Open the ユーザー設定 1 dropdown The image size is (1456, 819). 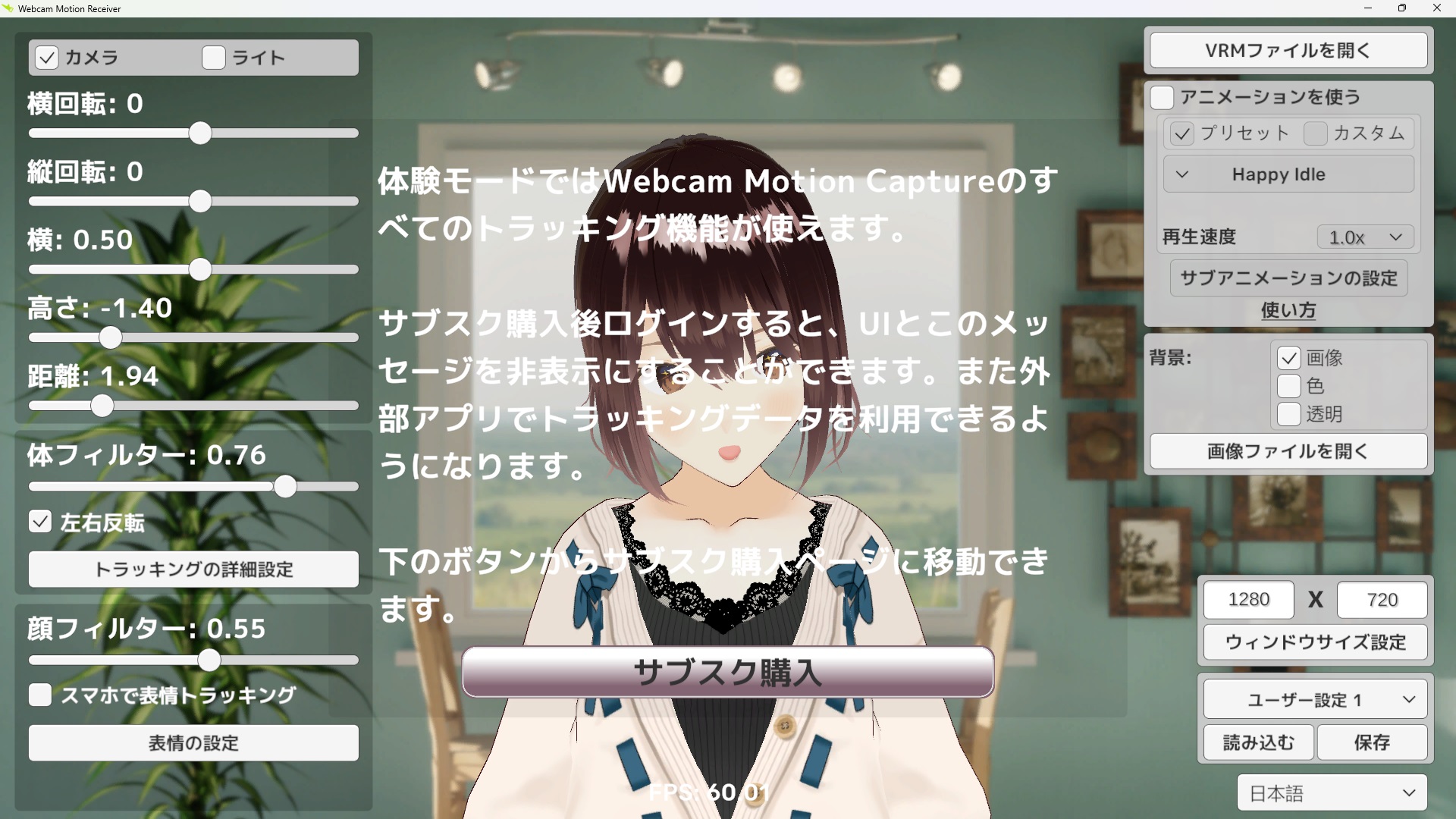pyautogui.click(x=1314, y=699)
